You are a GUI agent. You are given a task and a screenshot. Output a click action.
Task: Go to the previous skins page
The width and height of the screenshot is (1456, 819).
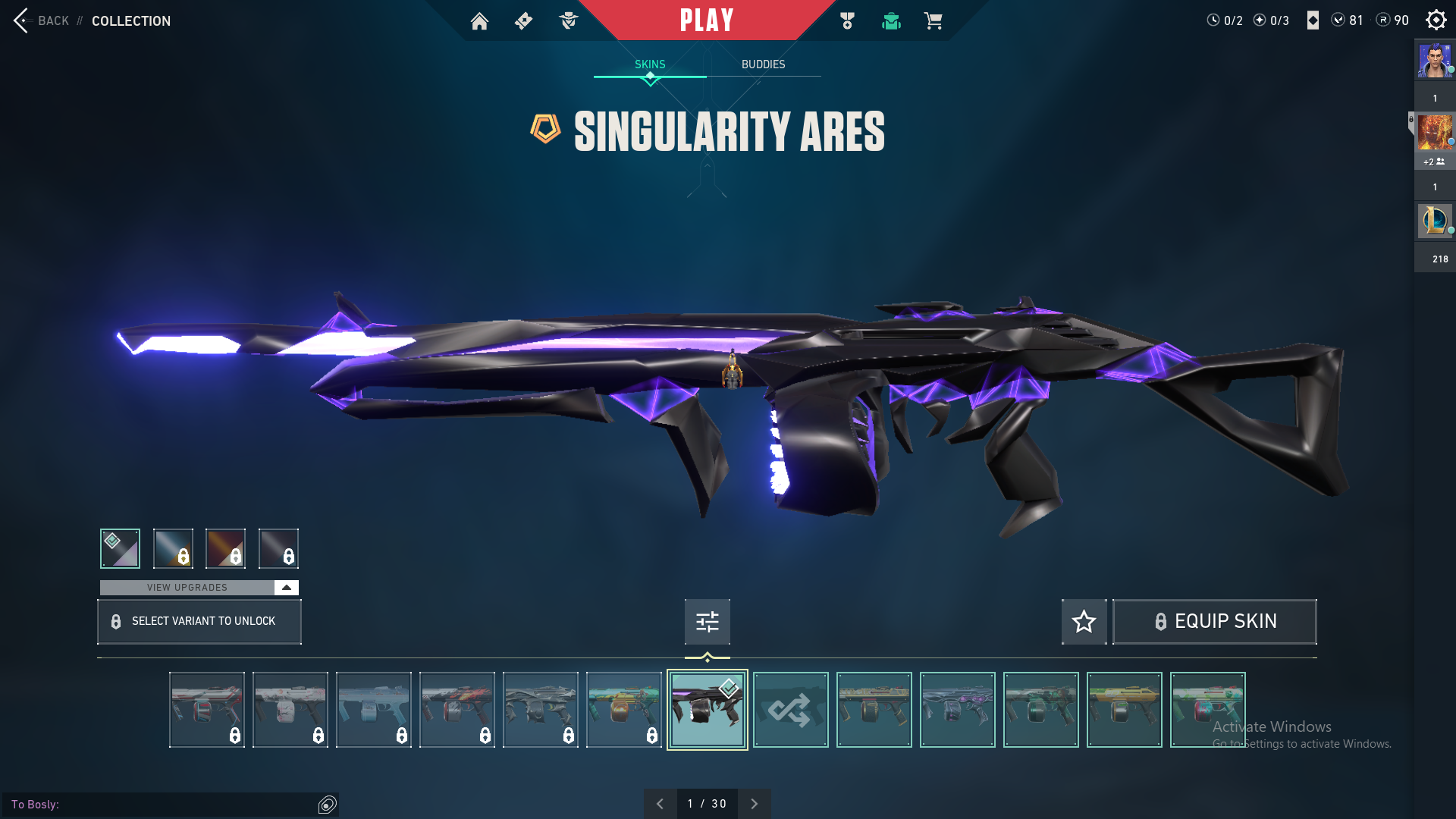click(x=660, y=804)
